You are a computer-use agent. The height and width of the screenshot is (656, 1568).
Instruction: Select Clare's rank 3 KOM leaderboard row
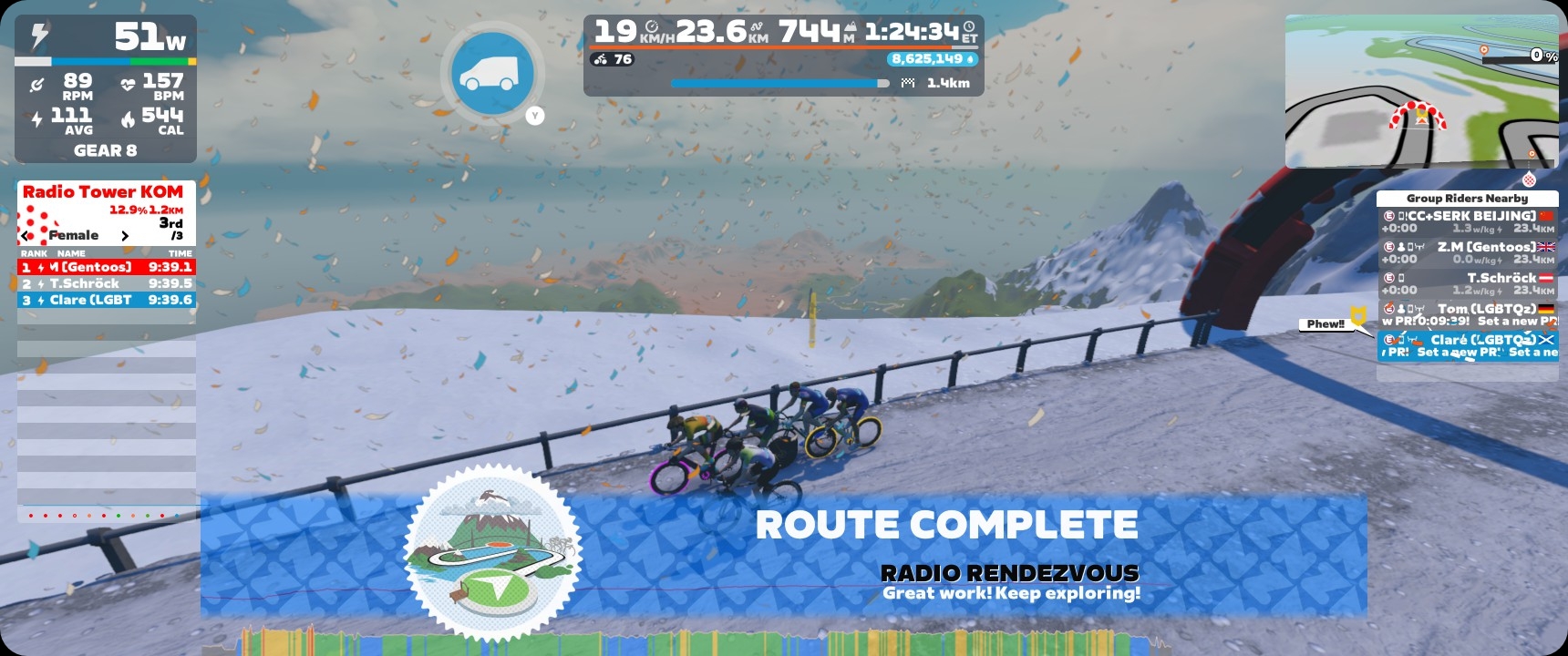click(x=107, y=300)
